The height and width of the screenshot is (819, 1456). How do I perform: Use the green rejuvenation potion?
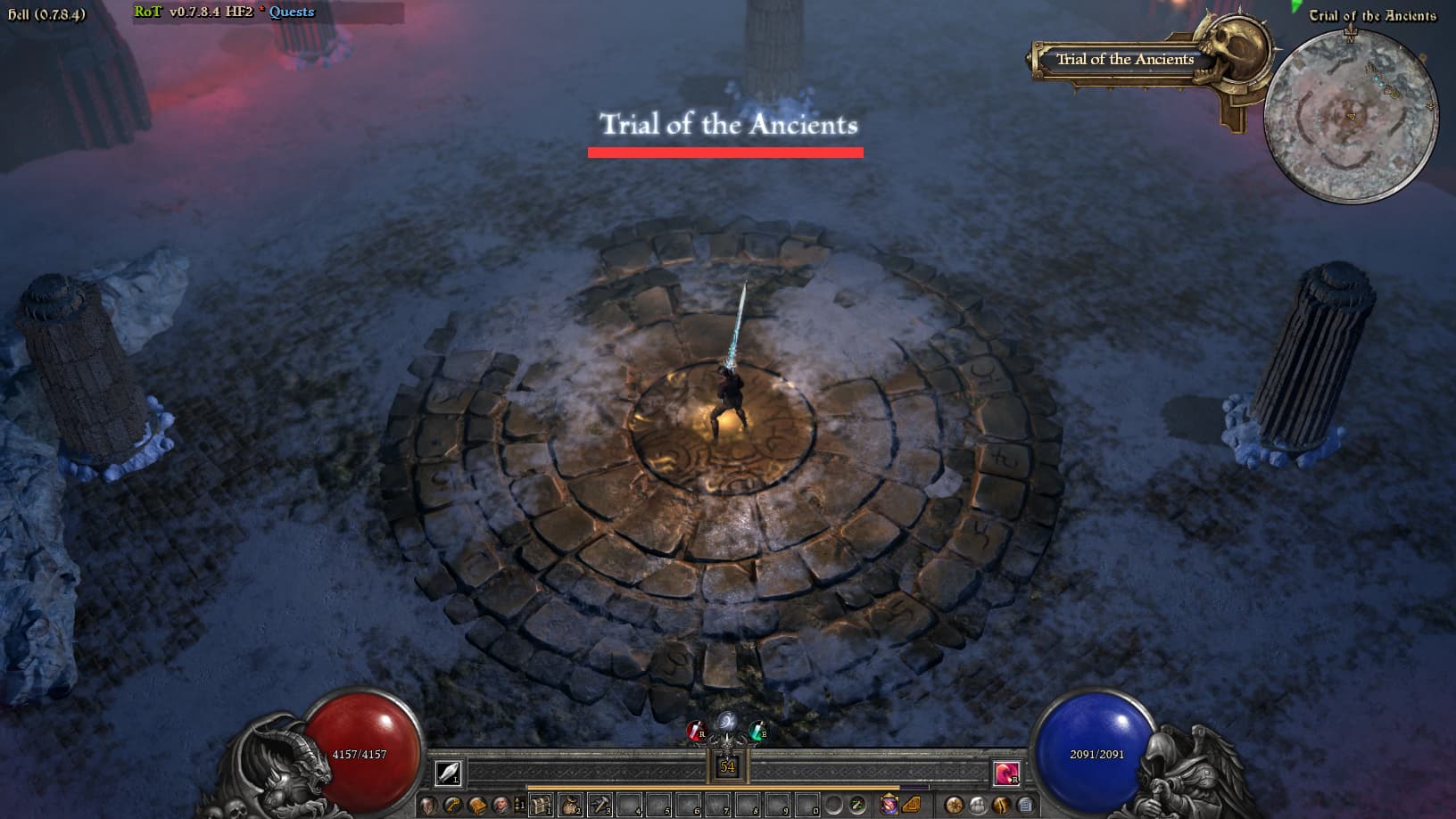coord(757,732)
